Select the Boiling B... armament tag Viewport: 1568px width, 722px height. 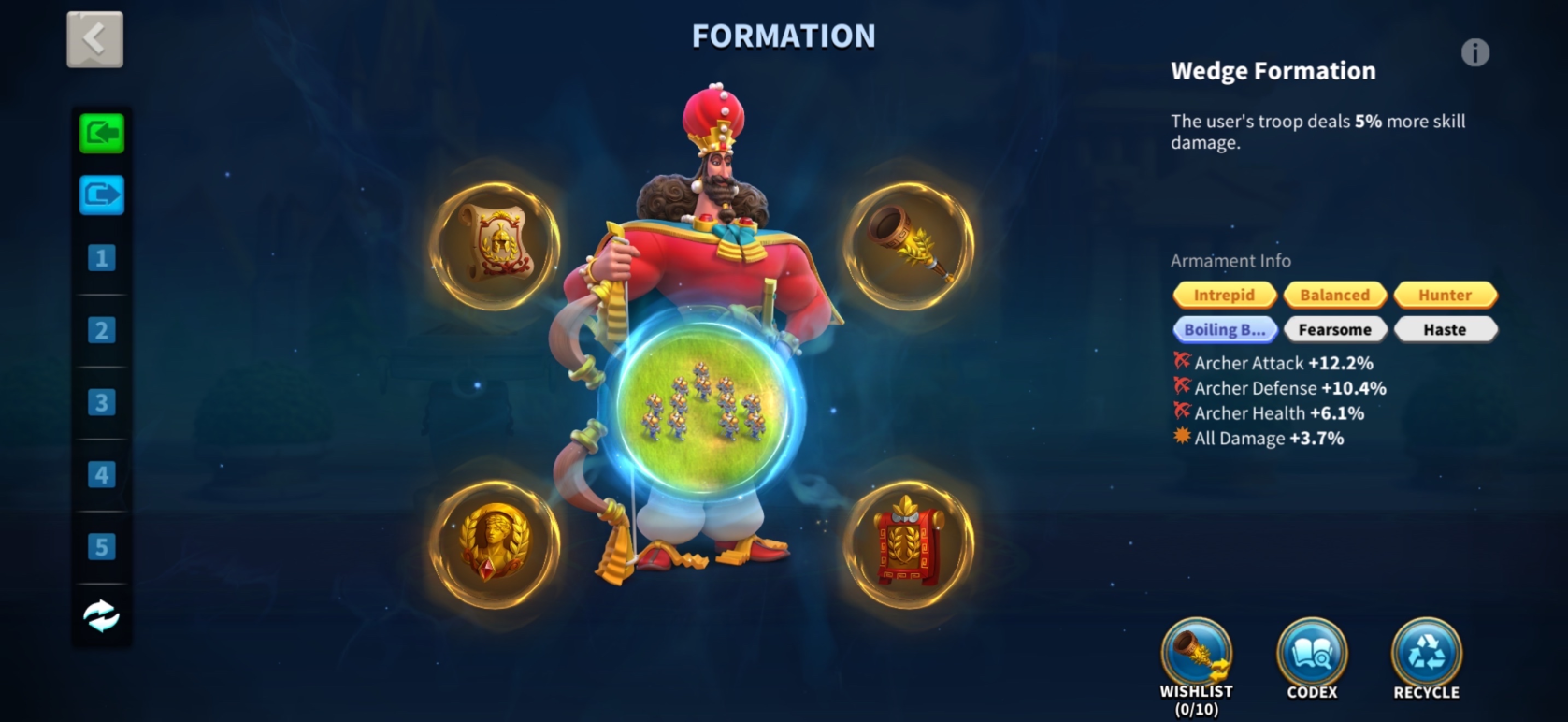pos(1224,329)
